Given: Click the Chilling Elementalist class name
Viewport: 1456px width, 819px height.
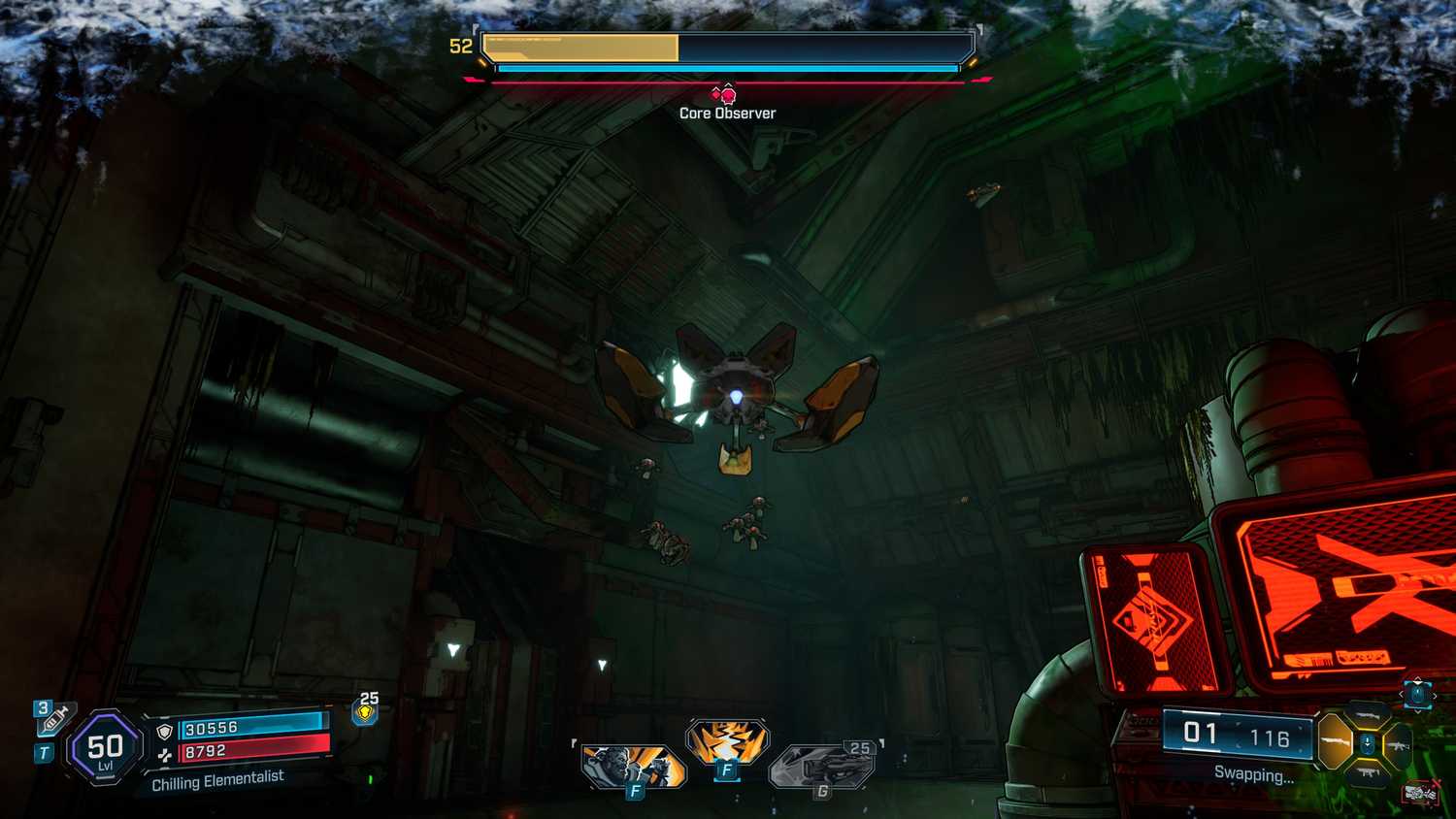Looking at the screenshot, I should [215, 777].
